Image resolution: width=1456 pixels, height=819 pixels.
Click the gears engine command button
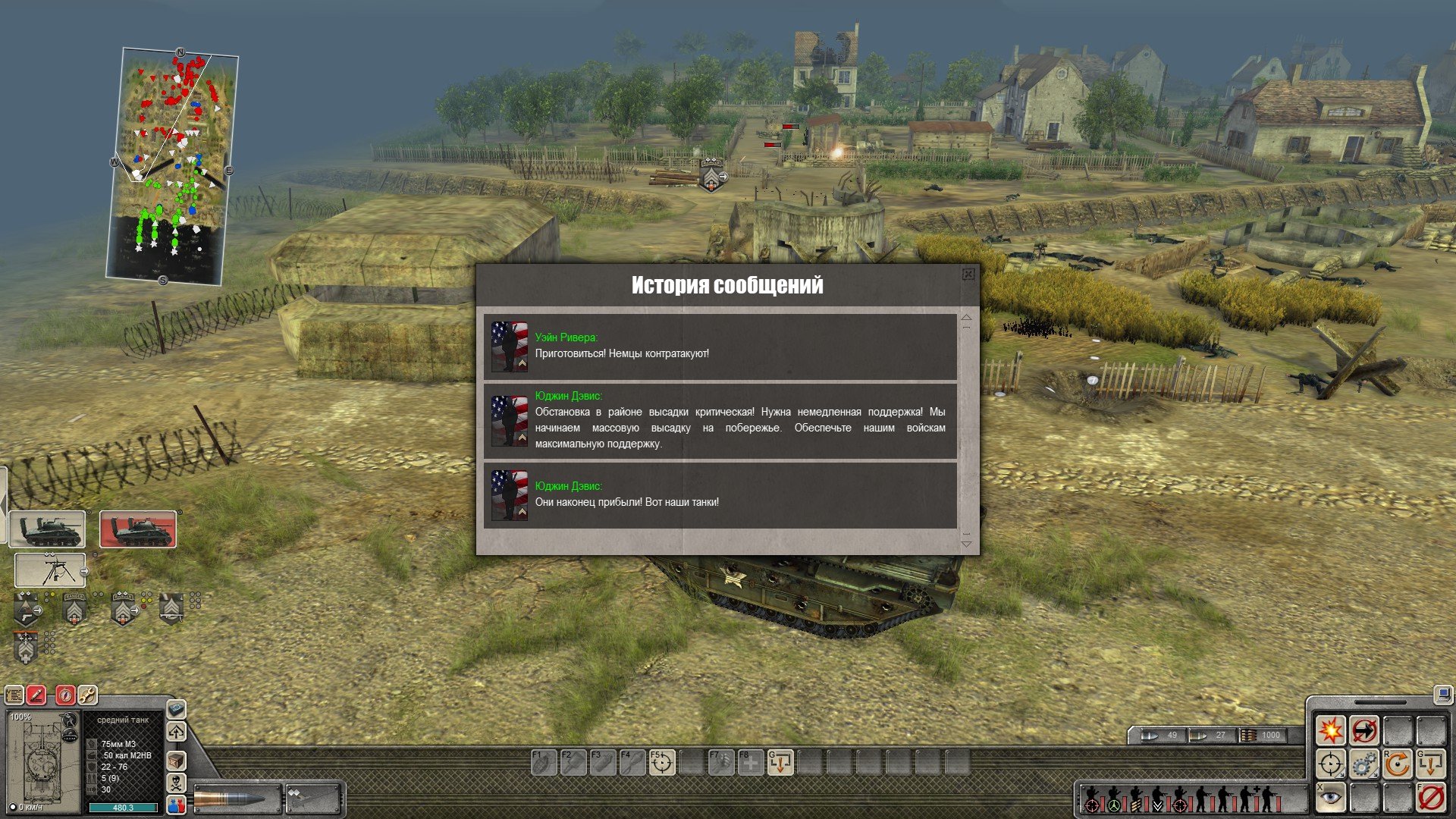coord(1364,764)
